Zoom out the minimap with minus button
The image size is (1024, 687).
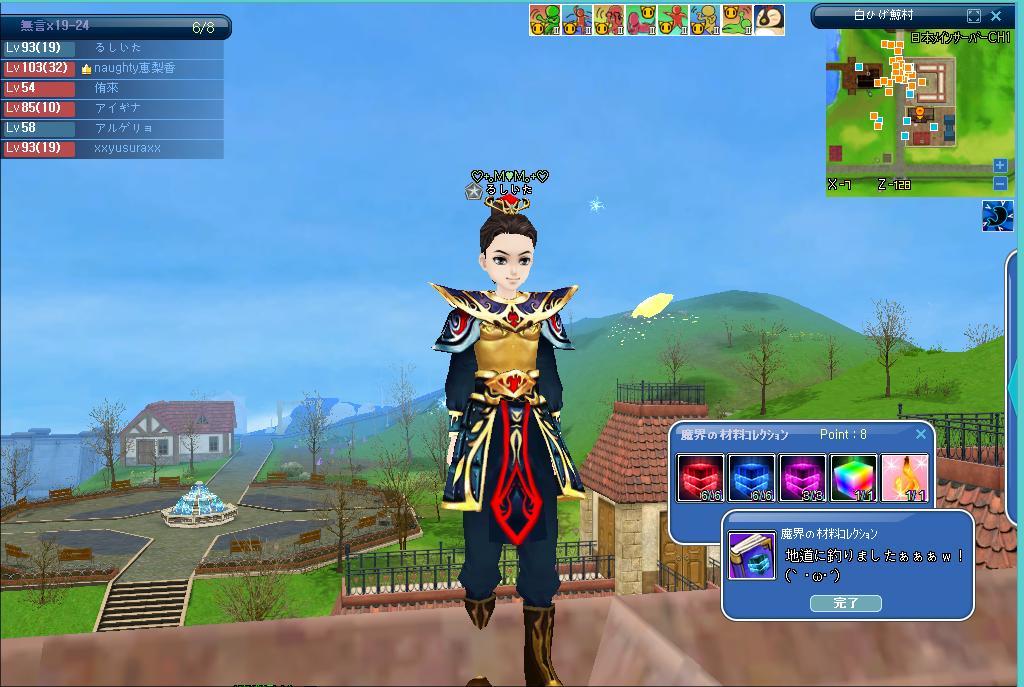coord(1000,183)
